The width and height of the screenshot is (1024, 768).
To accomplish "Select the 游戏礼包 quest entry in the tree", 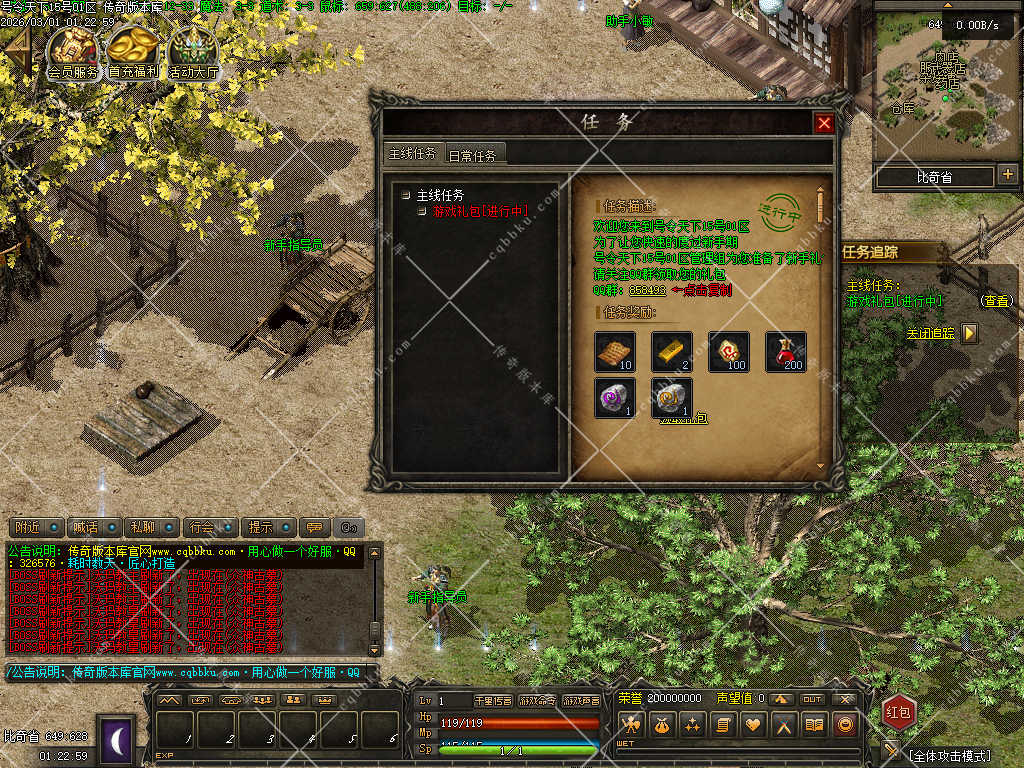I will coord(479,211).
